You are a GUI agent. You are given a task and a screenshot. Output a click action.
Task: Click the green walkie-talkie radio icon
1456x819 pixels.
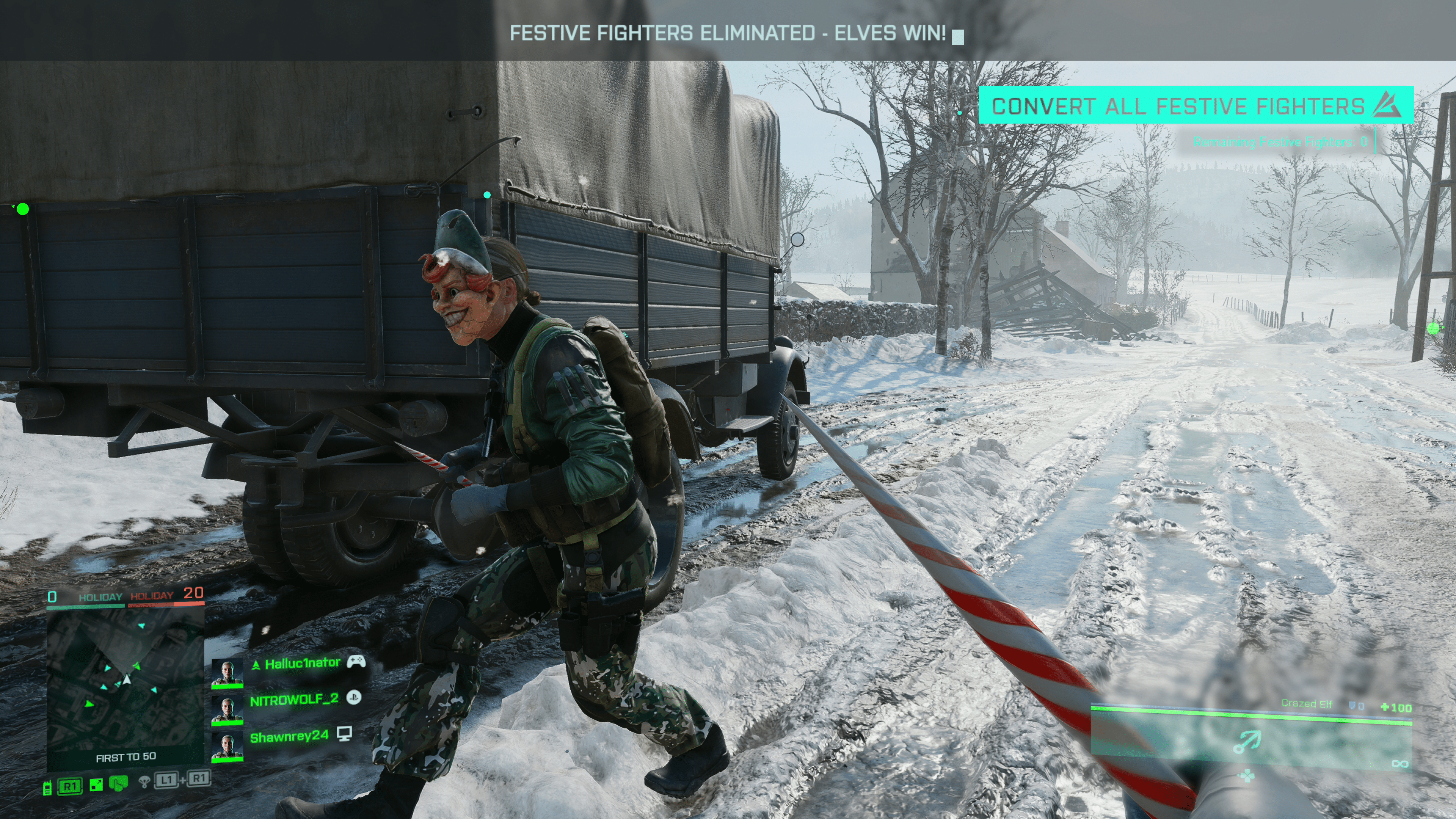(x=47, y=787)
